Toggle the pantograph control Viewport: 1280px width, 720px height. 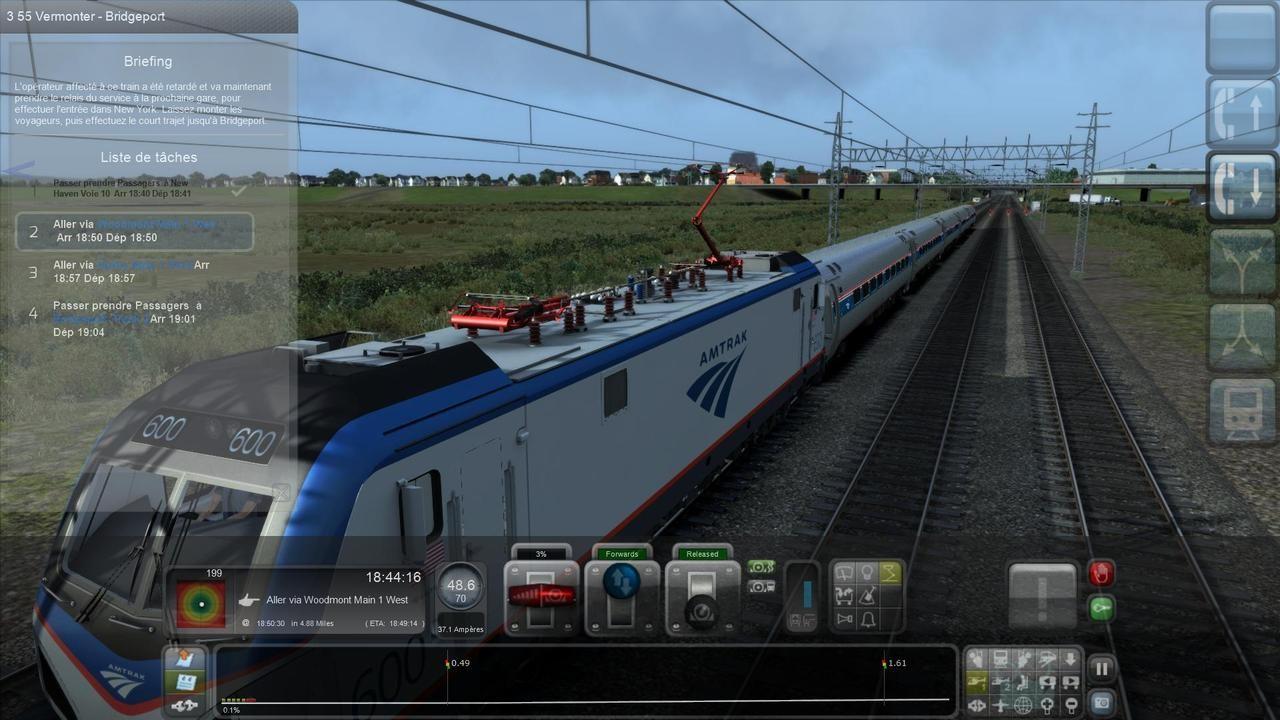(x=889, y=573)
